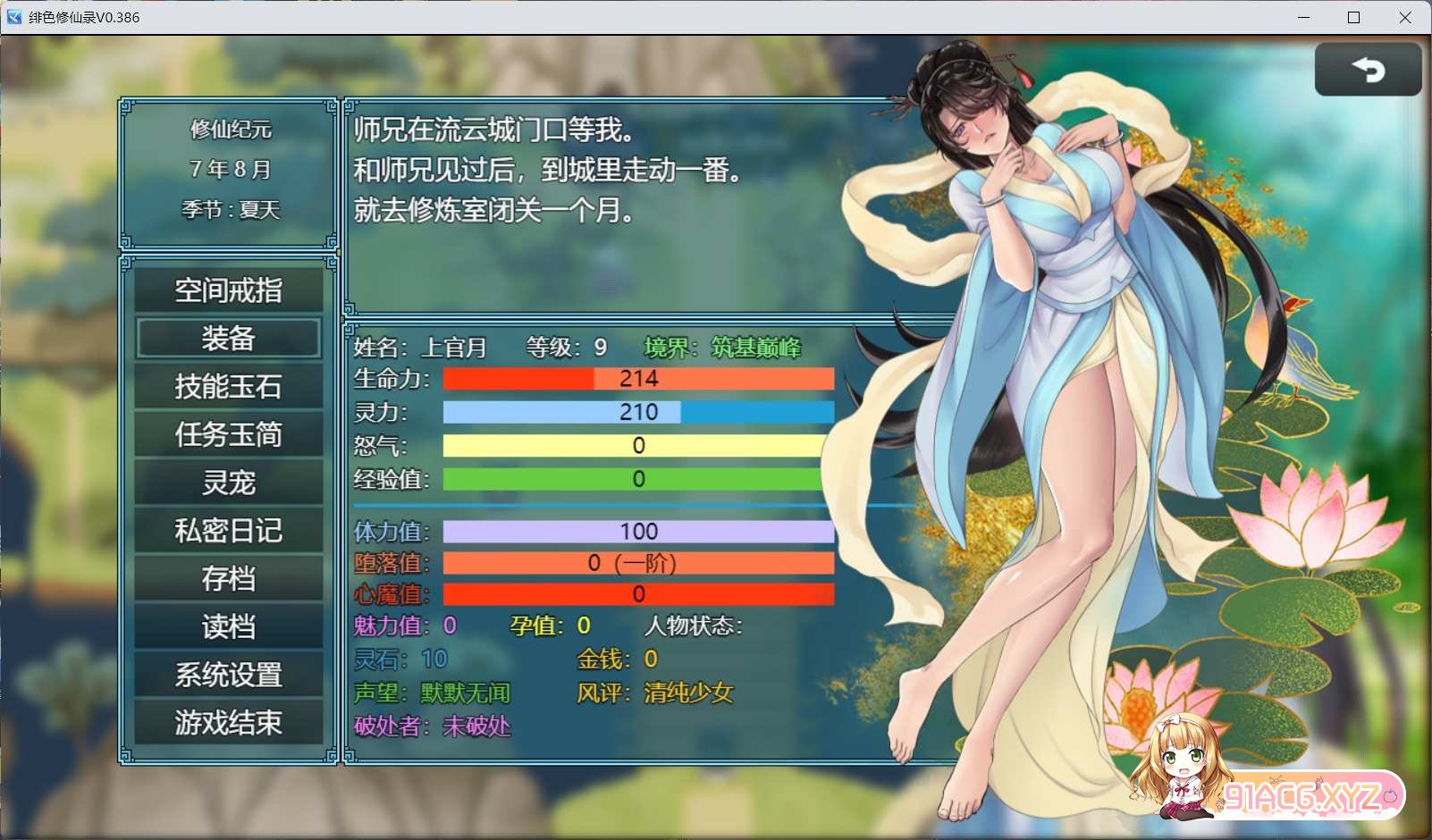Open the 技能玉石 skill gems screen
Viewport: 1432px width, 840px height.
pyautogui.click(x=228, y=386)
